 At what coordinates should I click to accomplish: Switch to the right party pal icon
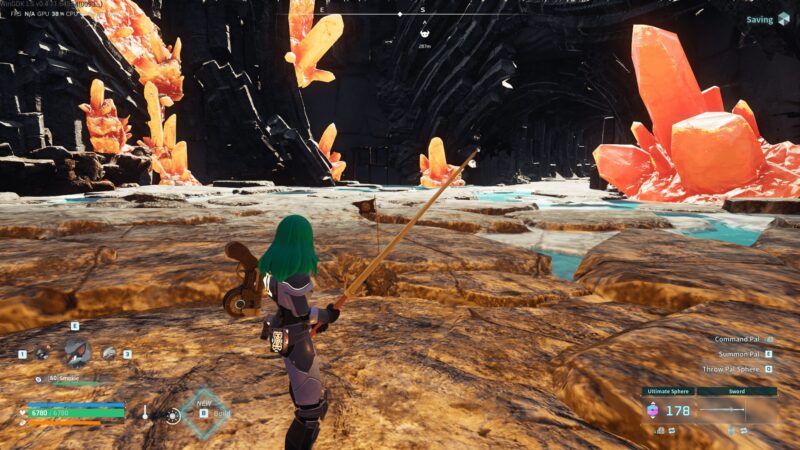point(109,353)
